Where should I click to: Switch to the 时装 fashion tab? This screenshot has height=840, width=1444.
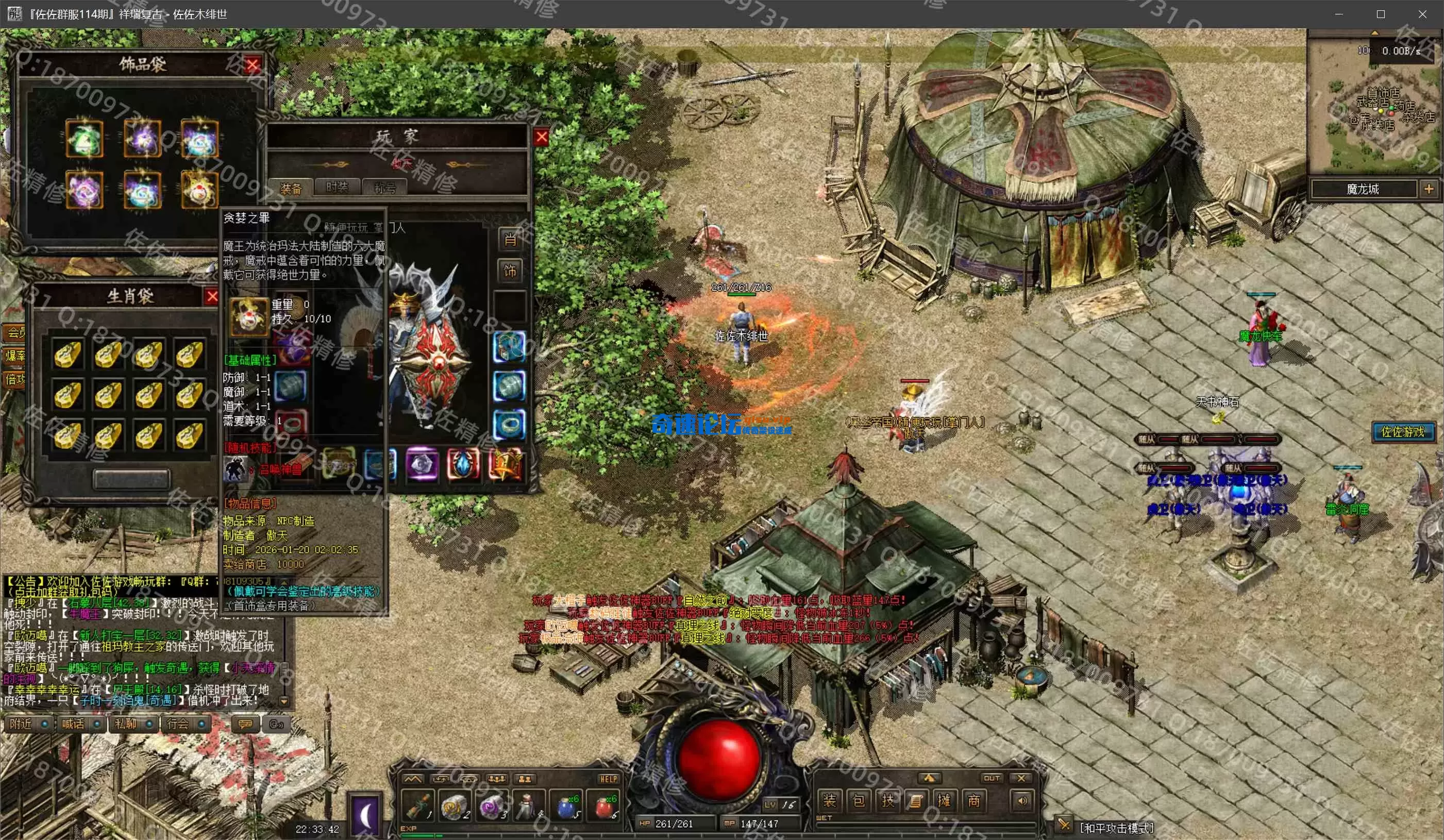(x=337, y=187)
